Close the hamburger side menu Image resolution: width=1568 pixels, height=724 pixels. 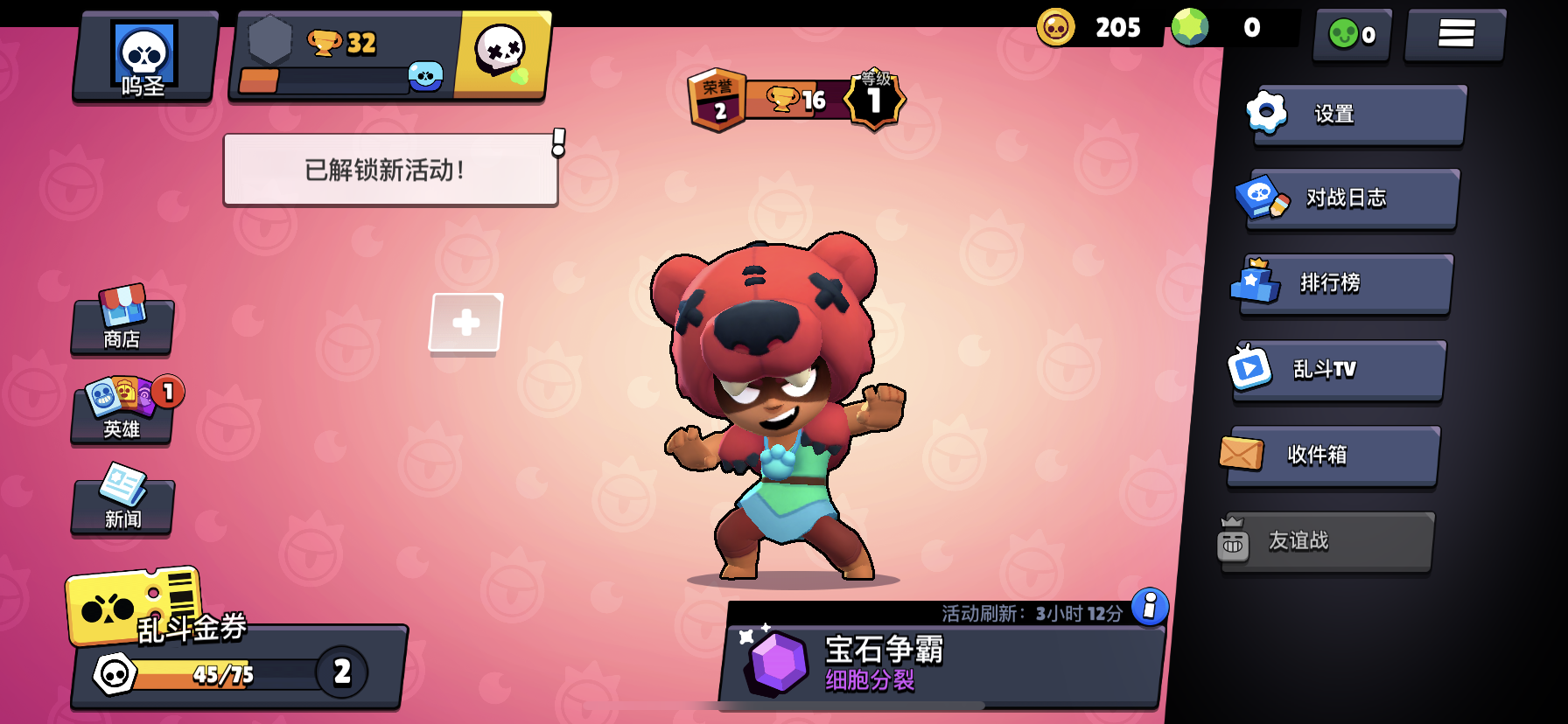point(1455,34)
